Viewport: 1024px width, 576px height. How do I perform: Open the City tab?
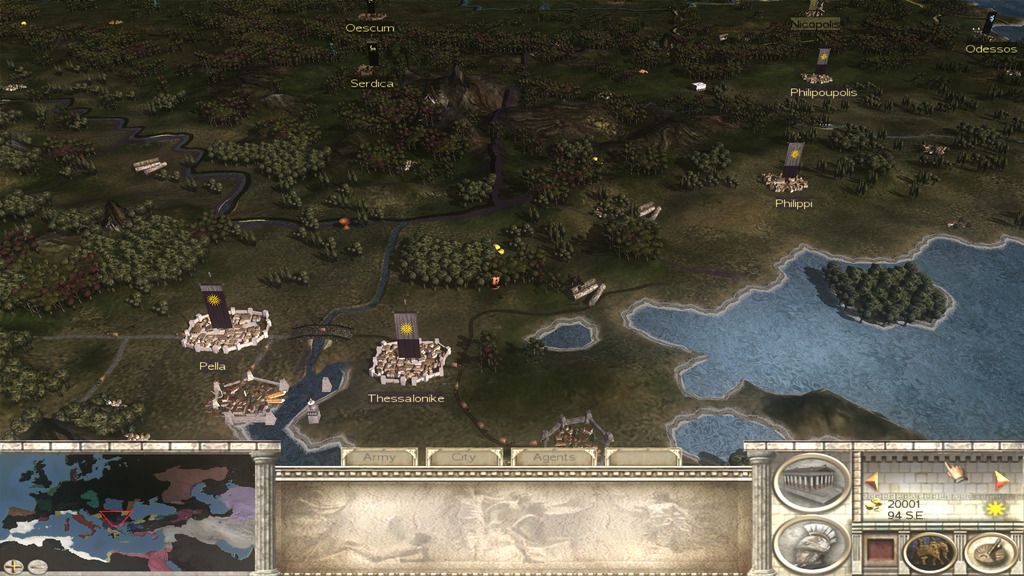pyautogui.click(x=464, y=457)
